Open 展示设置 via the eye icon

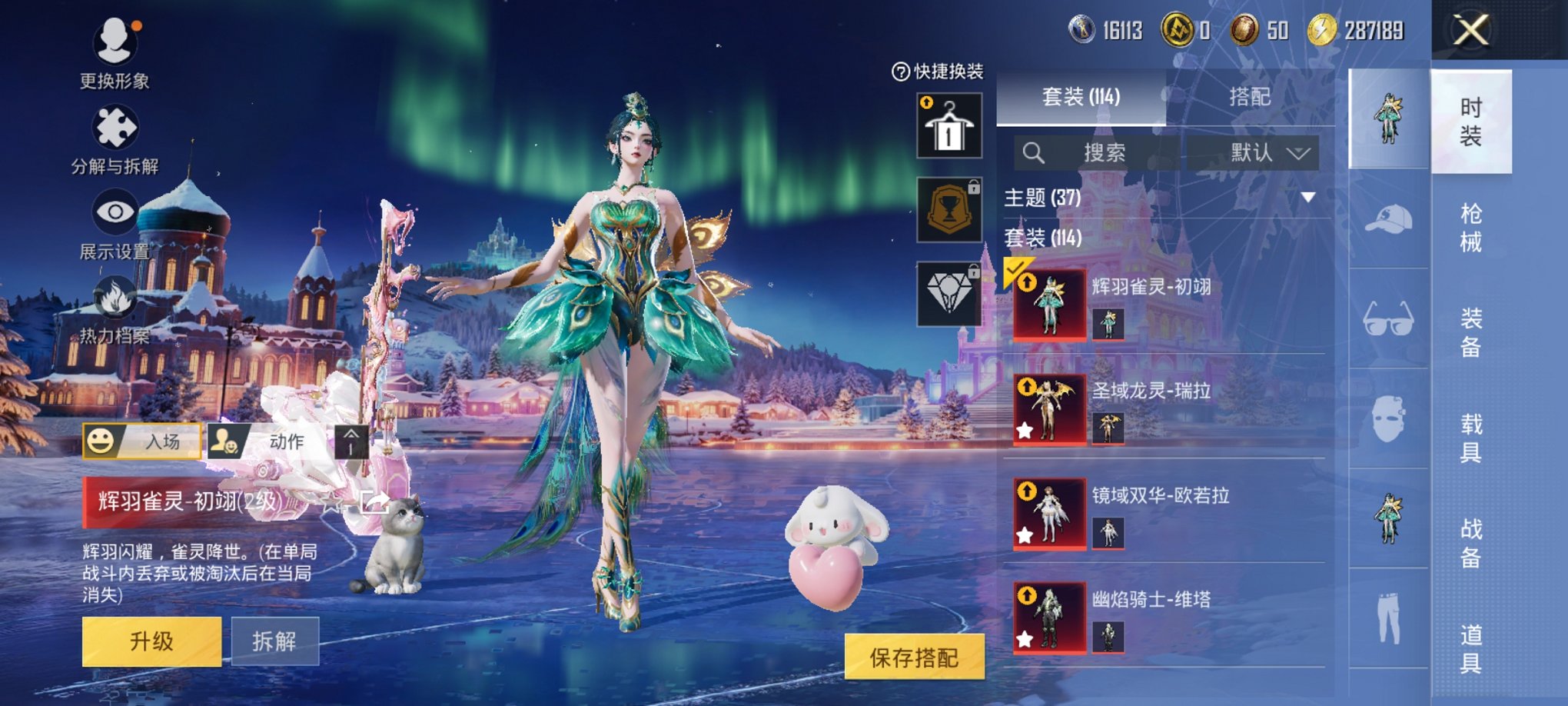(114, 211)
